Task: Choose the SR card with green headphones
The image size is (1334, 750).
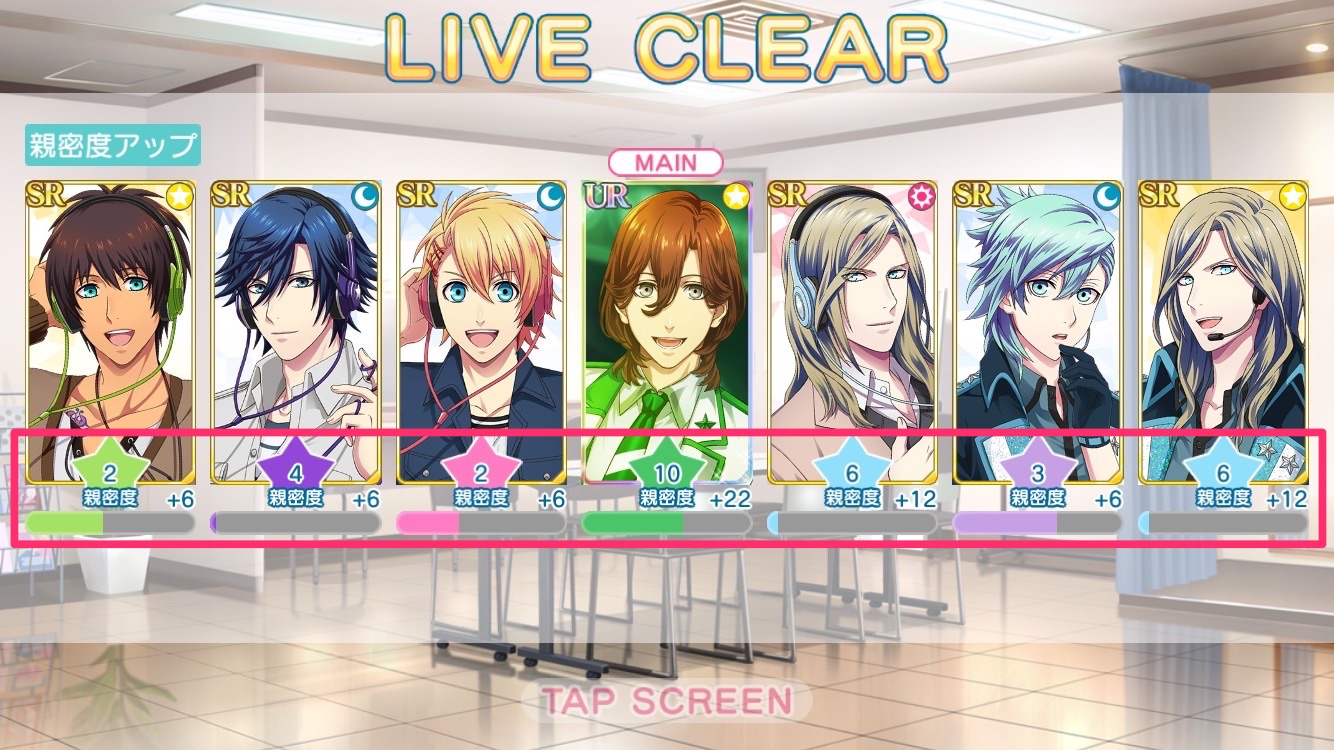Action: (111, 320)
